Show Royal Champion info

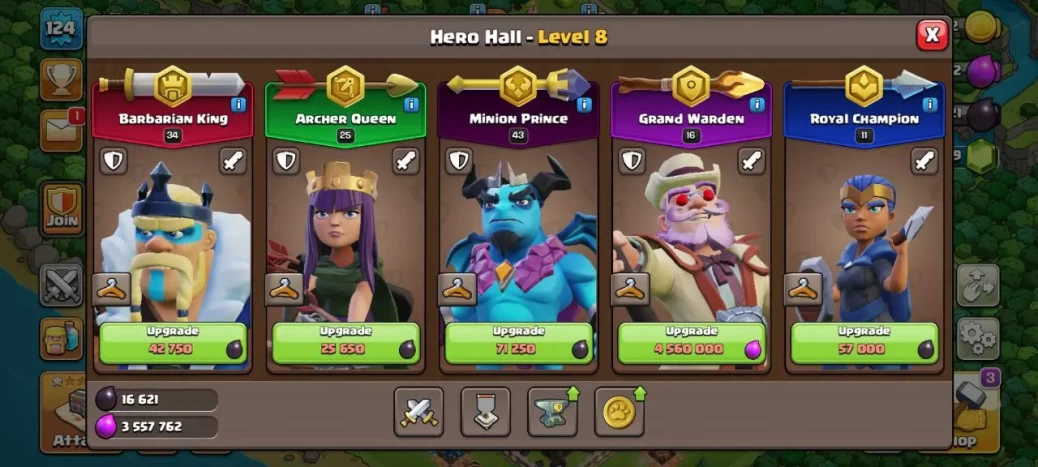pos(931,104)
